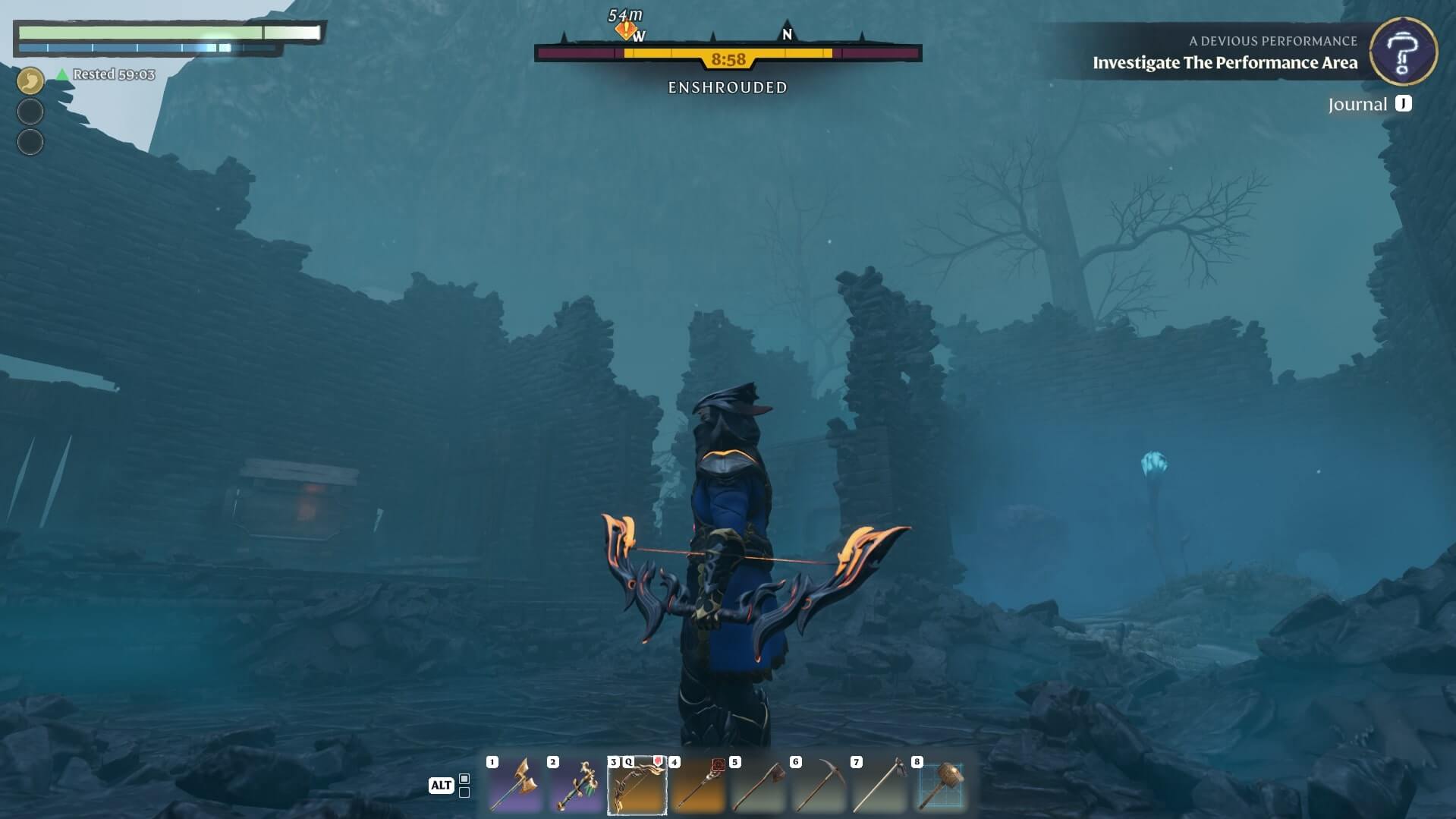
Task: Select the rake tool in slot 7
Action: click(880, 786)
